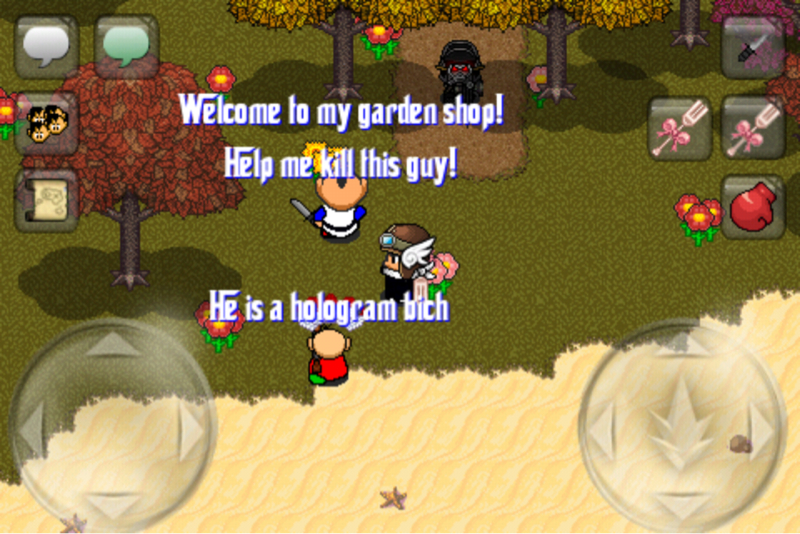Open the white speech bubble chat
The height and width of the screenshot is (534, 800).
click(x=46, y=46)
